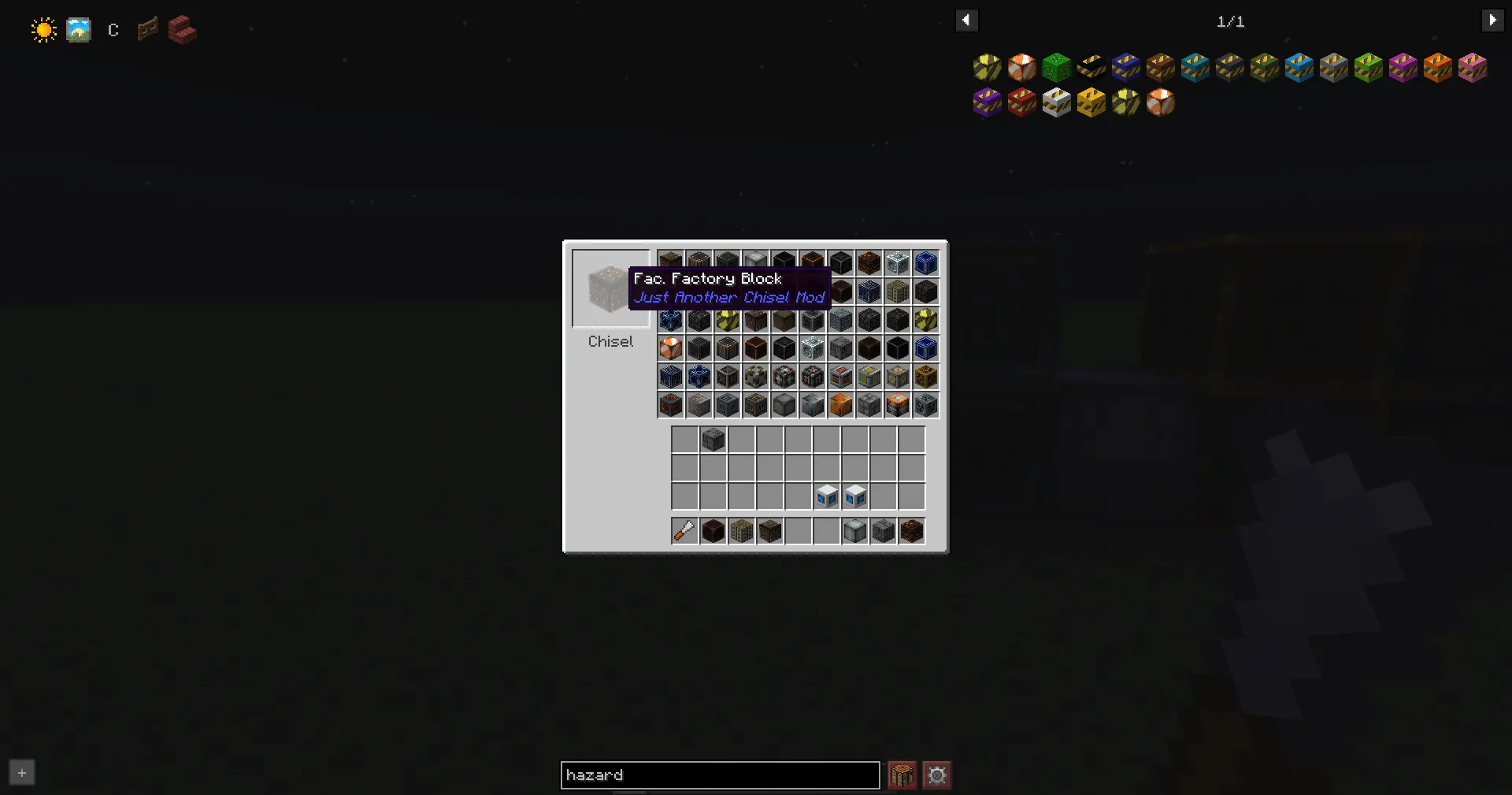1512x795 pixels.
Task: Select the purple chiseled block bookmark
Action: pos(988,102)
